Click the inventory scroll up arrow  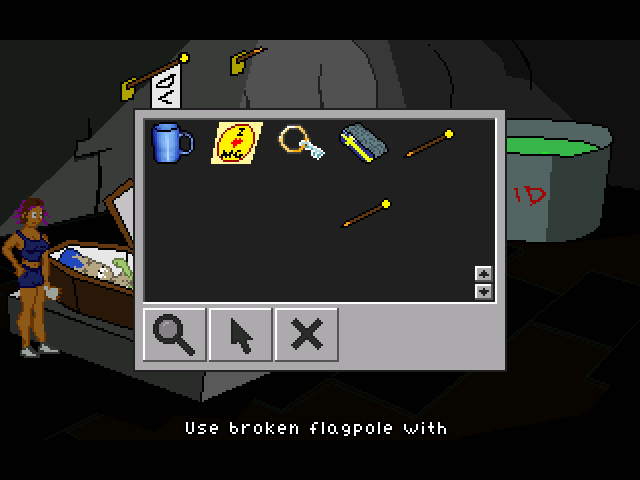[x=484, y=274]
